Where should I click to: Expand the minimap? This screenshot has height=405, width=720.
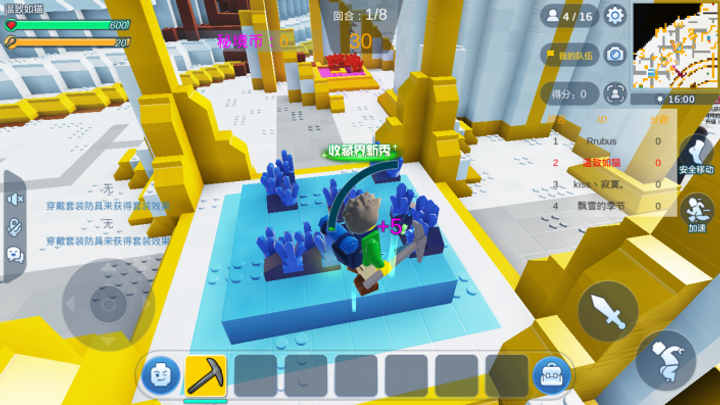(x=676, y=43)
